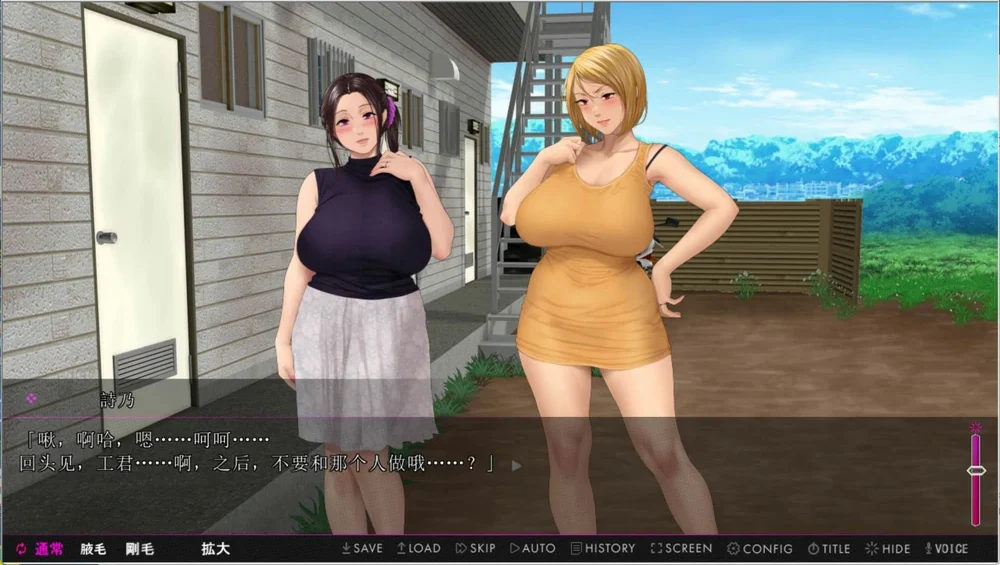The image size is (1000, 565).
Task: Click the pink vertical slider handle
Action: click(976, 470)
